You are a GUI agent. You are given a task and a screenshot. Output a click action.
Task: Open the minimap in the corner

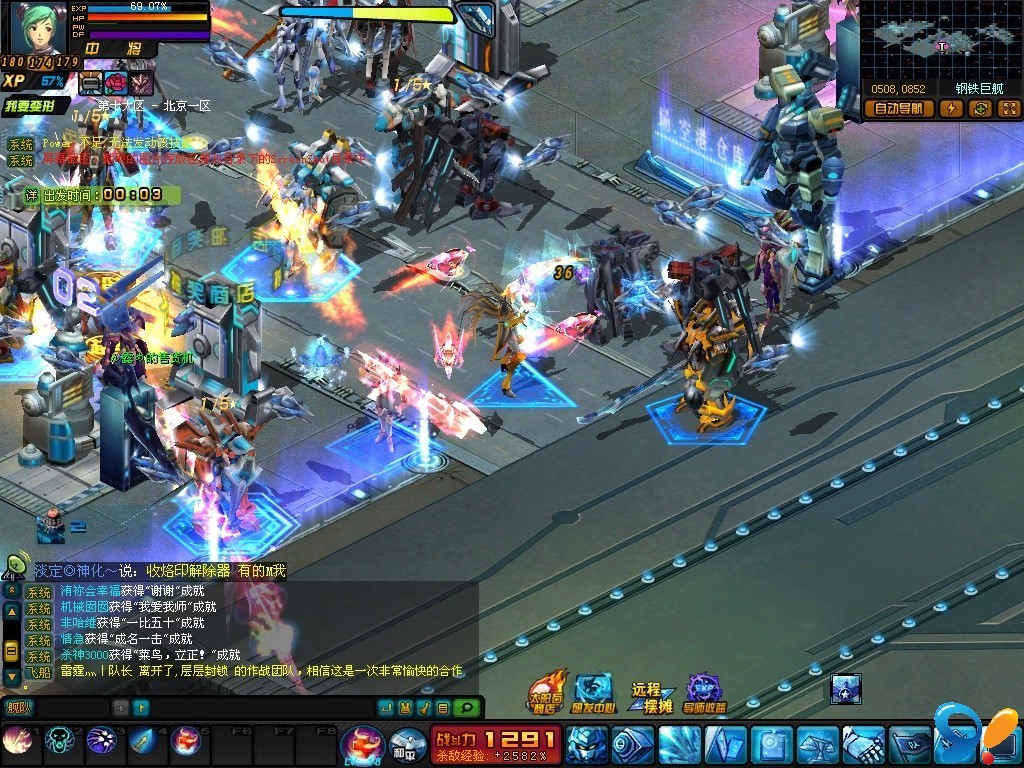point(939,40)
